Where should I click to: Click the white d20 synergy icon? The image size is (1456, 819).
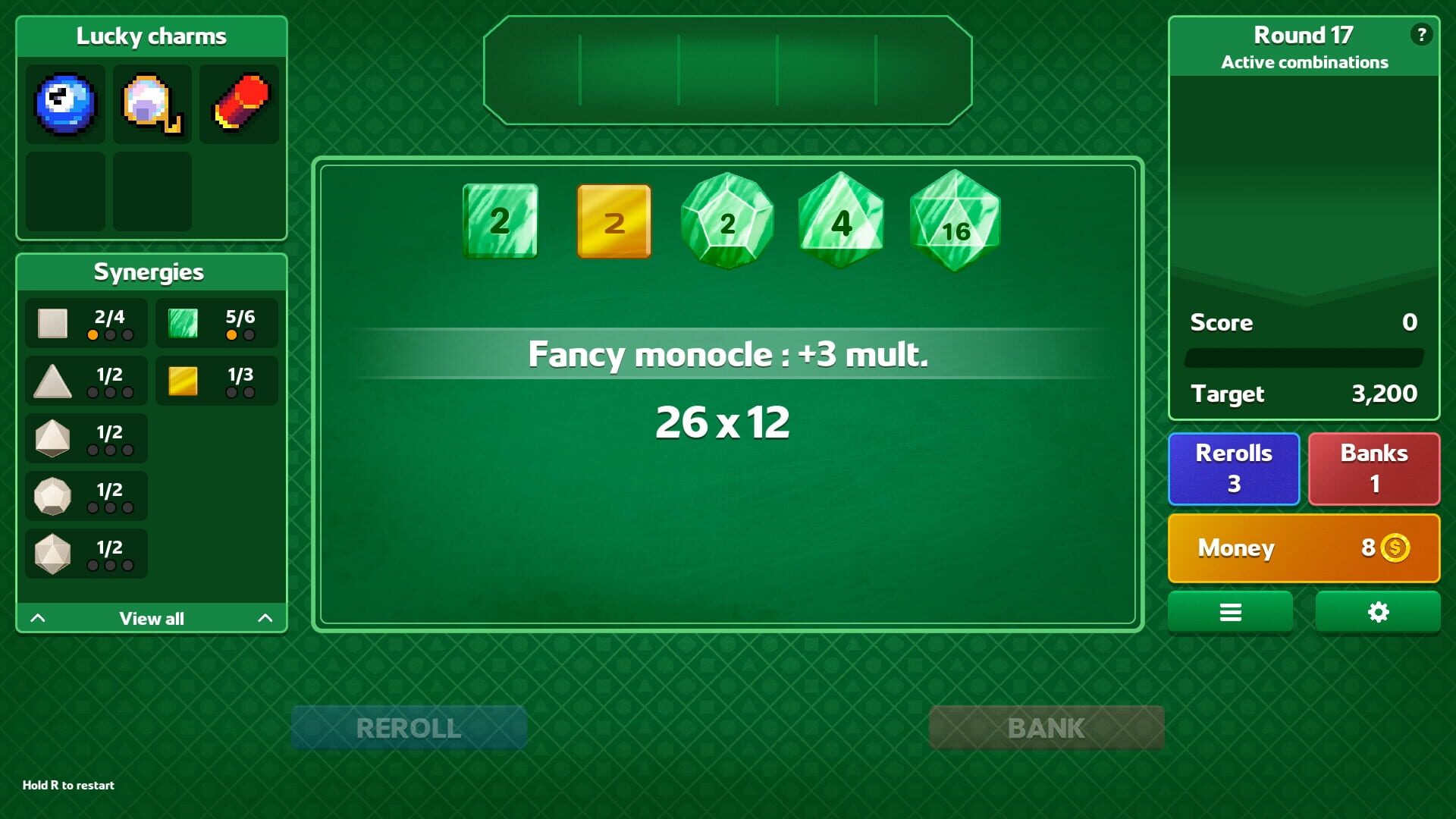coord(53,554)
